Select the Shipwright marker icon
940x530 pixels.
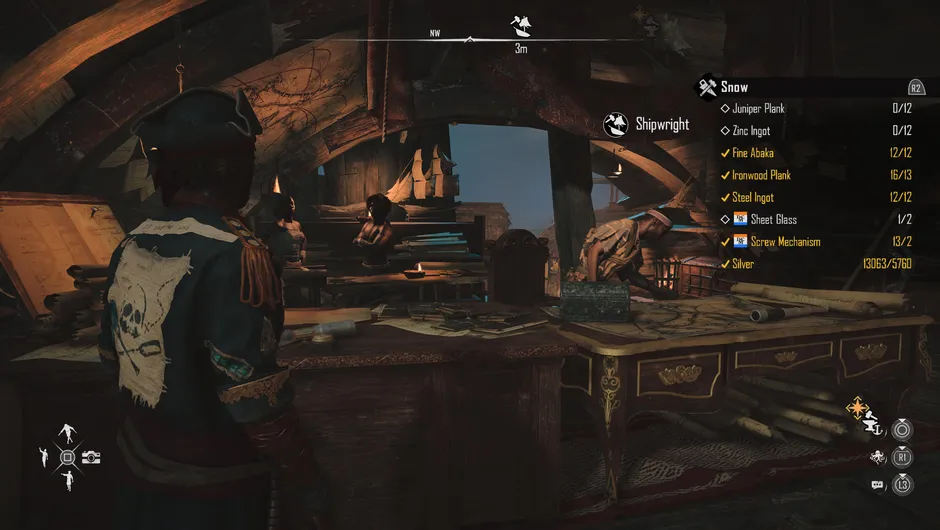pos(617,124)
